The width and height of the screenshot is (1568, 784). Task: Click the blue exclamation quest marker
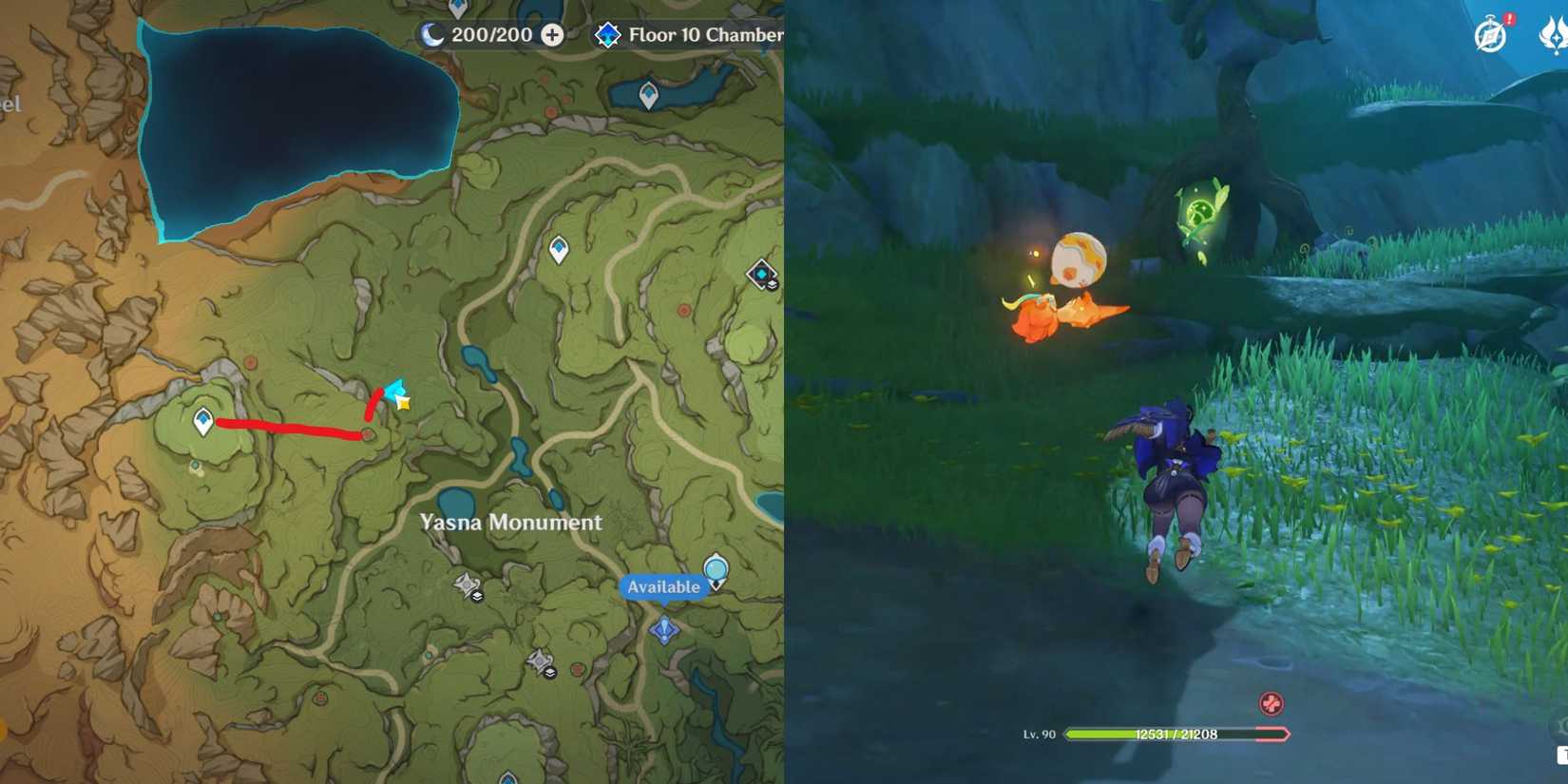coord(665,629)
